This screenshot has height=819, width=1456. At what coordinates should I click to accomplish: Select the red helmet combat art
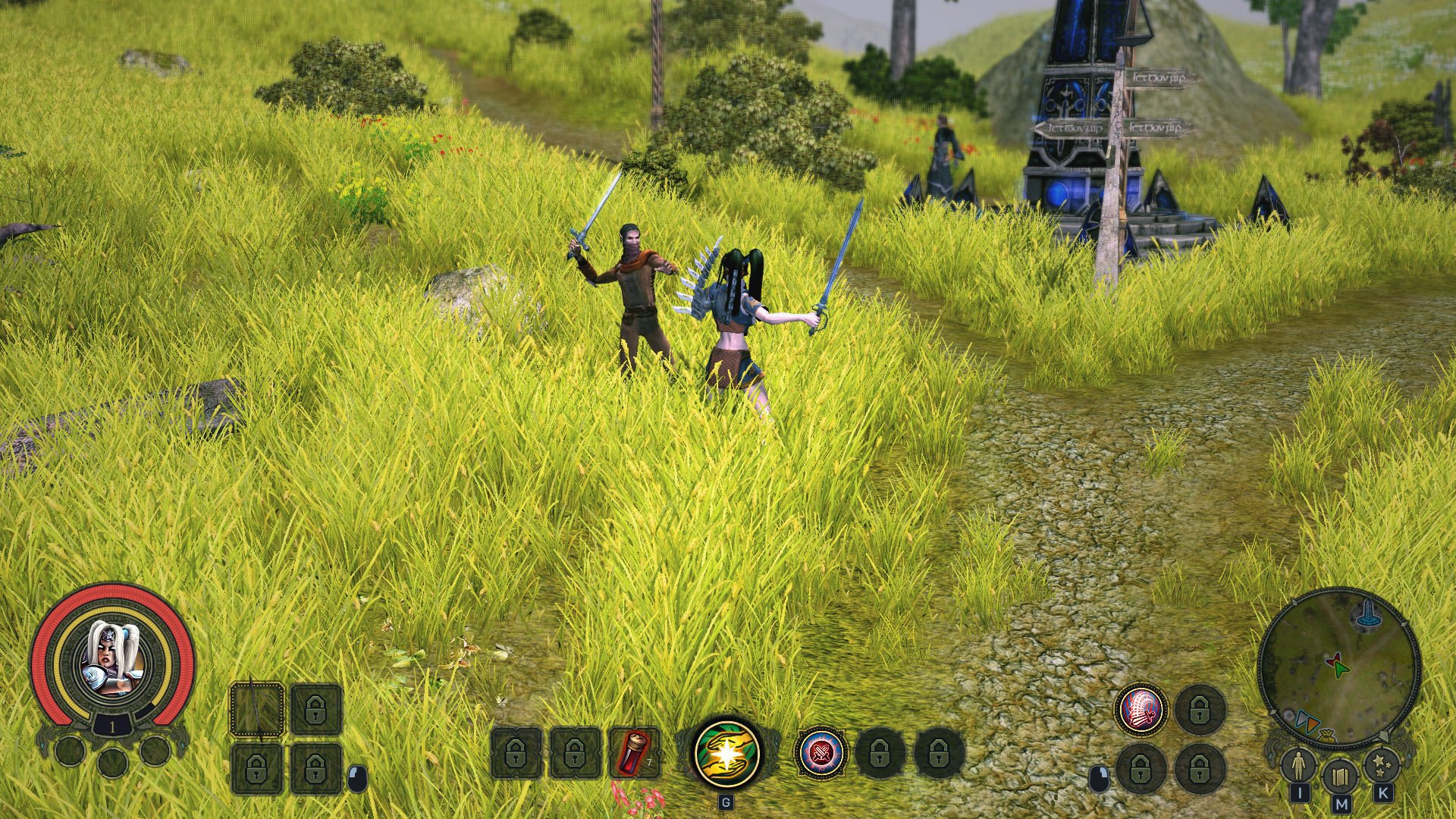1141,709
